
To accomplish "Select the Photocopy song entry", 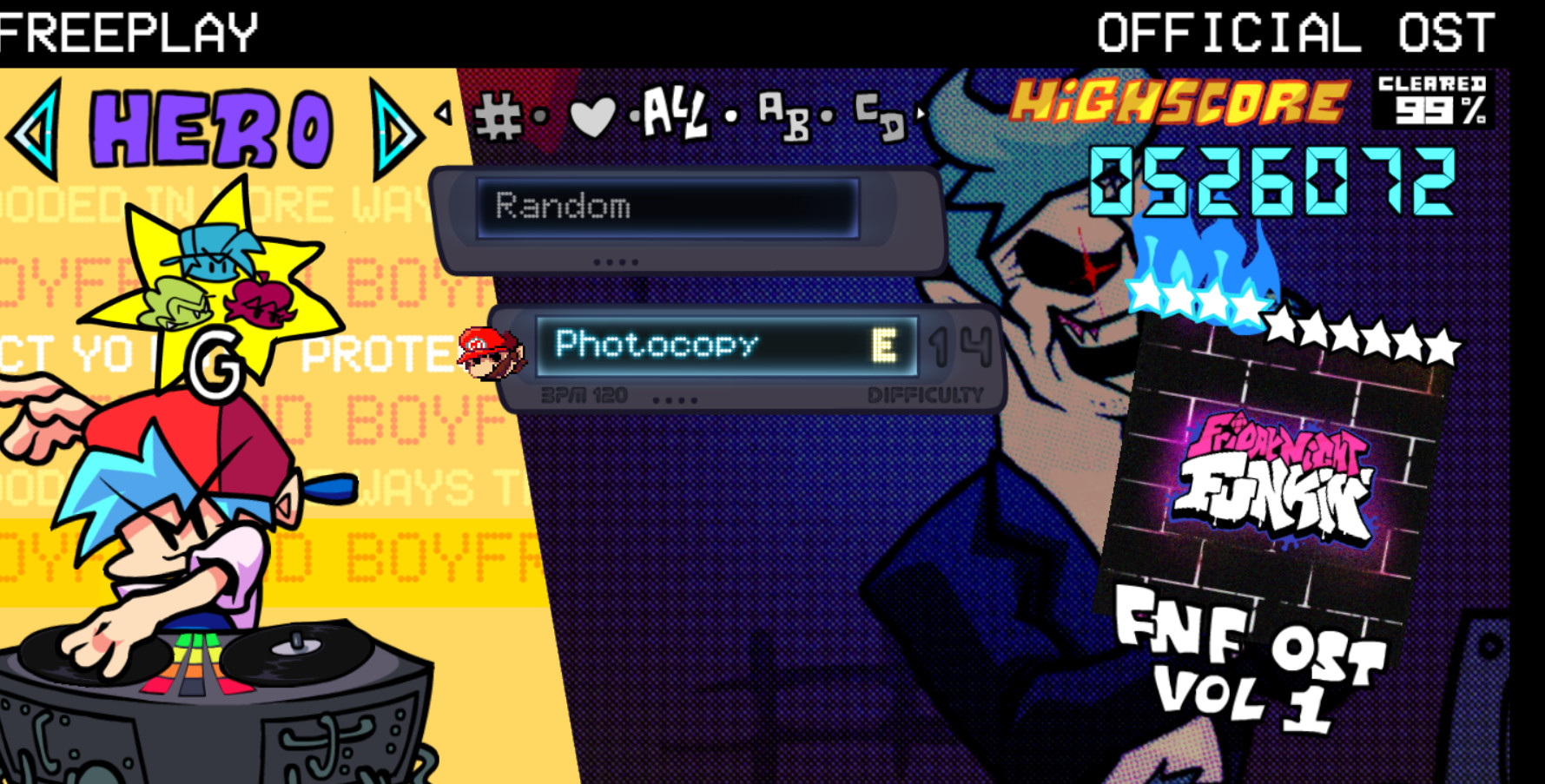I will [658, 345].
